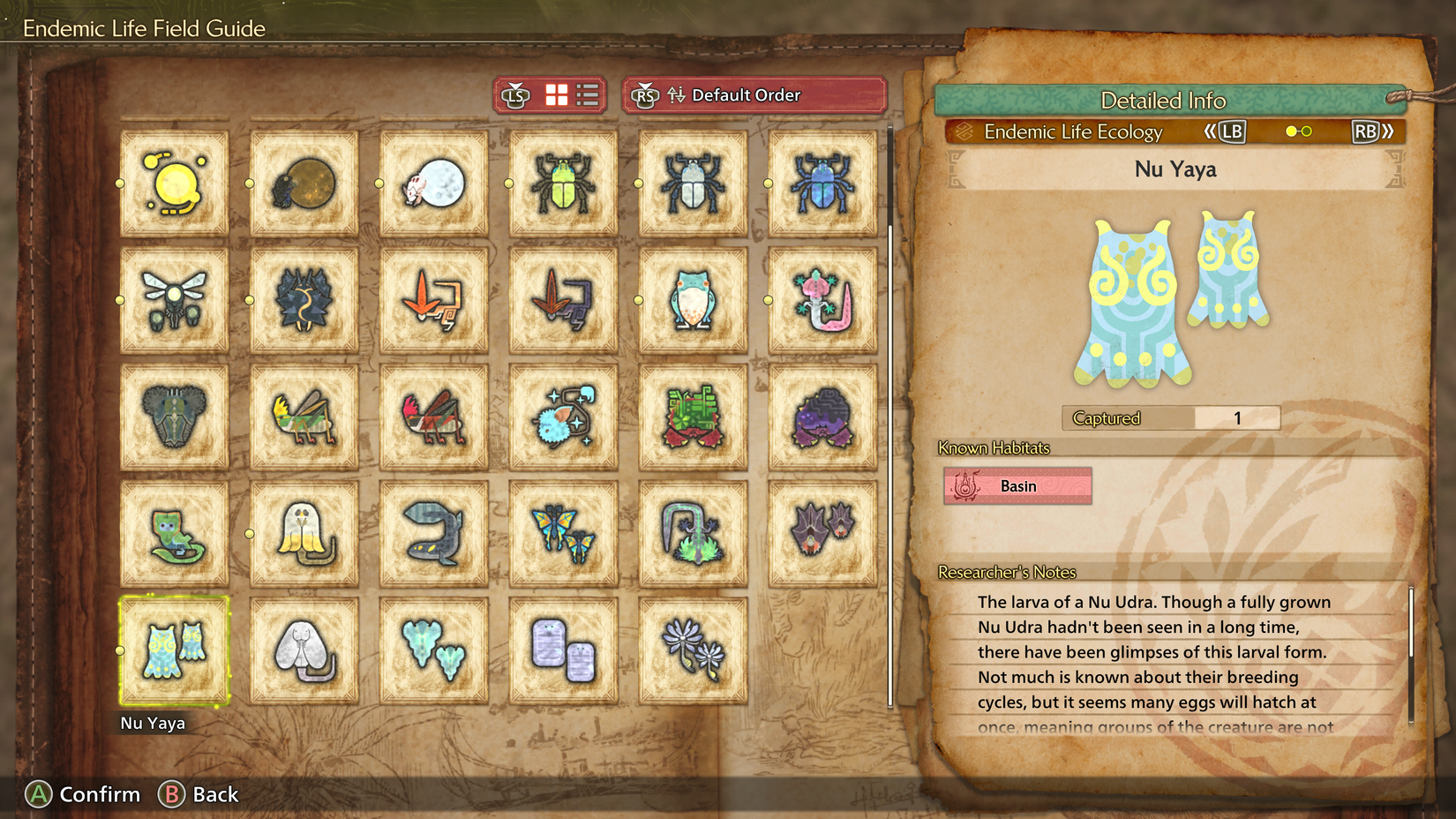Click RB to view next info page
1456x819 pixels.
tap(1366, 131)
